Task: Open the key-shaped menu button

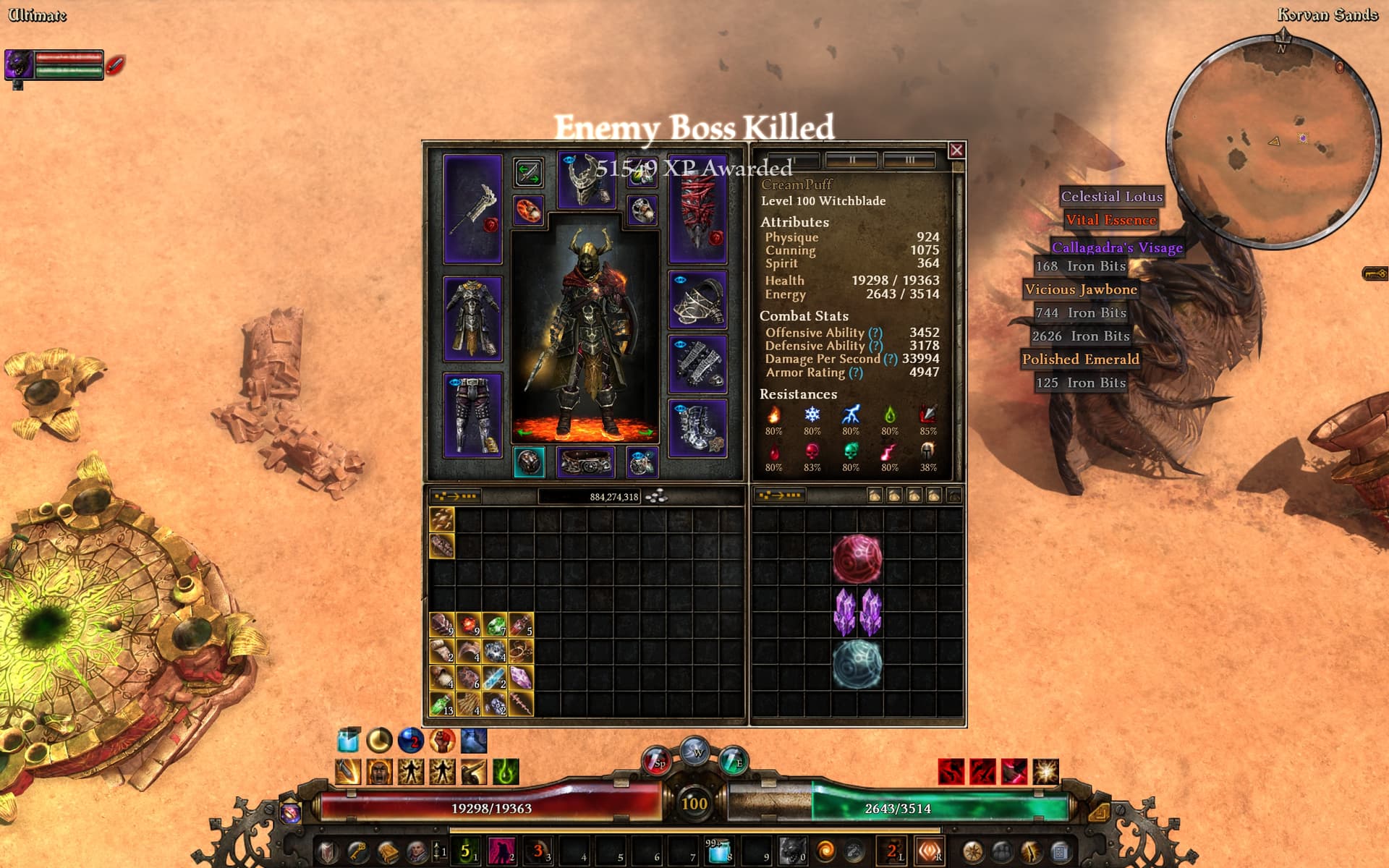Action: (x=1375, y=273)
